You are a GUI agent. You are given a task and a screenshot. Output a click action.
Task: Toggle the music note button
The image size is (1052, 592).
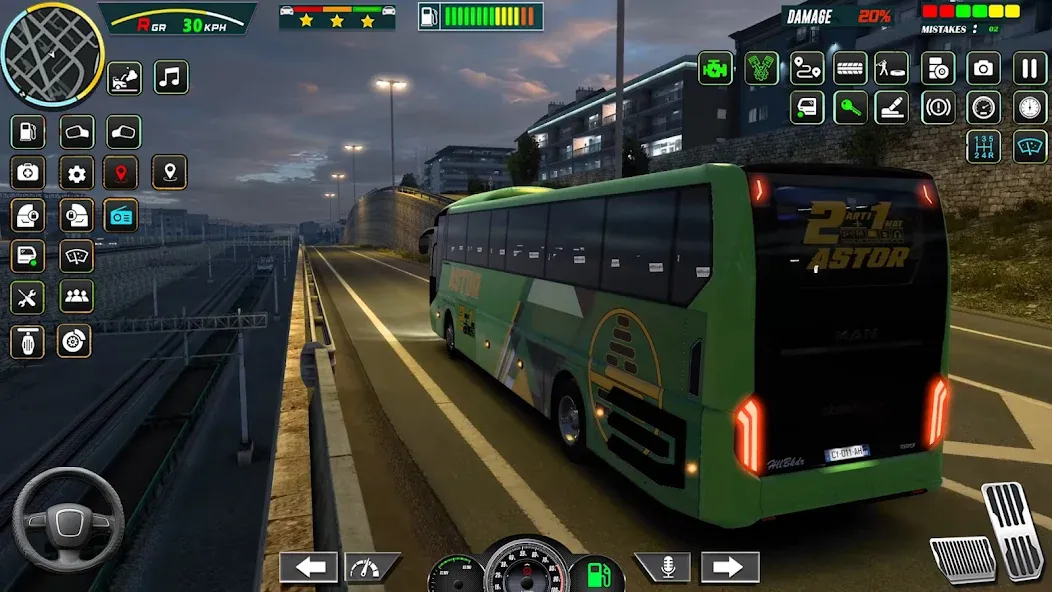(171, 77)
